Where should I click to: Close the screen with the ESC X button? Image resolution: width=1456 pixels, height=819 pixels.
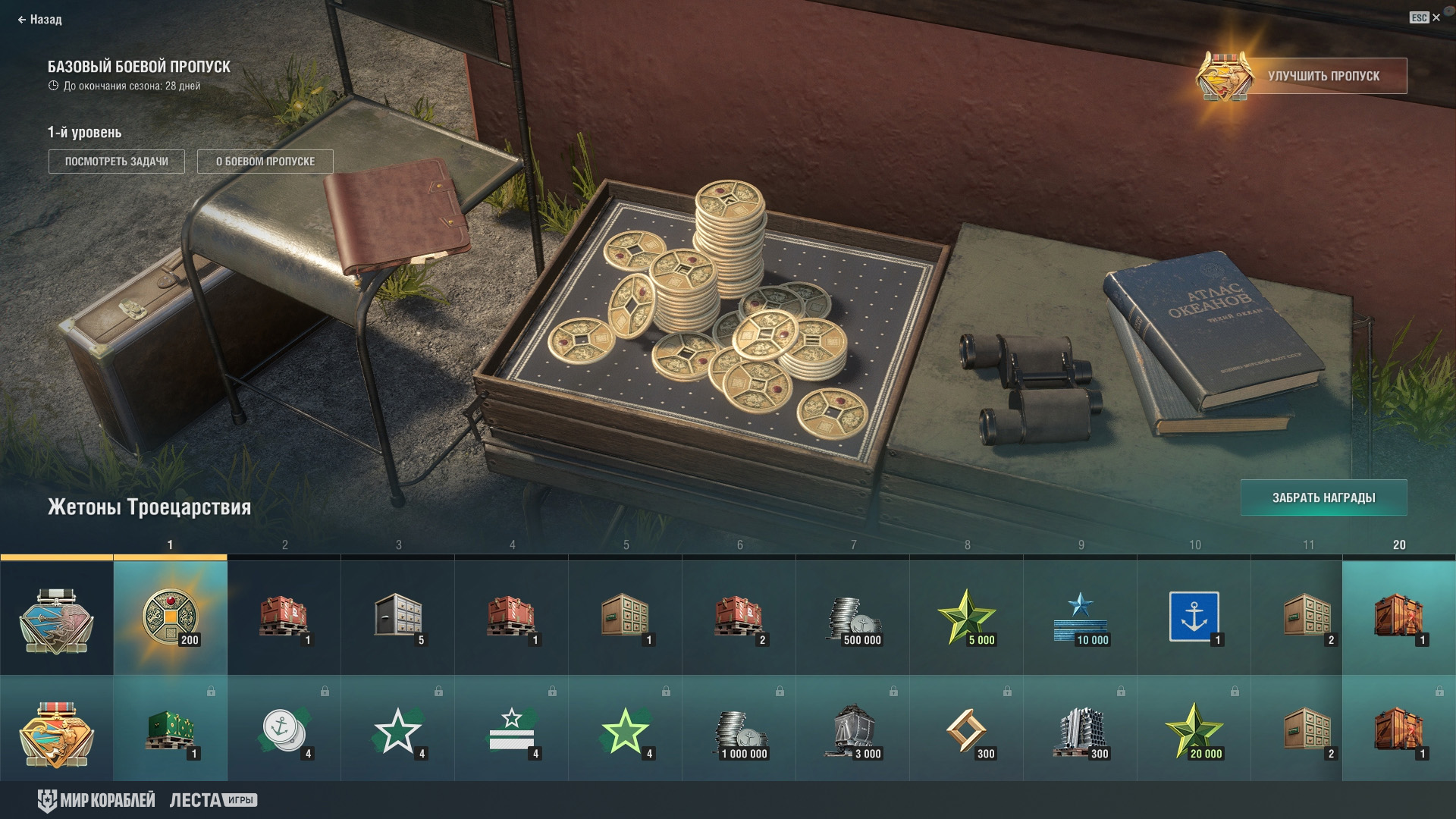pyautogui.click(x=1426, y=17)
